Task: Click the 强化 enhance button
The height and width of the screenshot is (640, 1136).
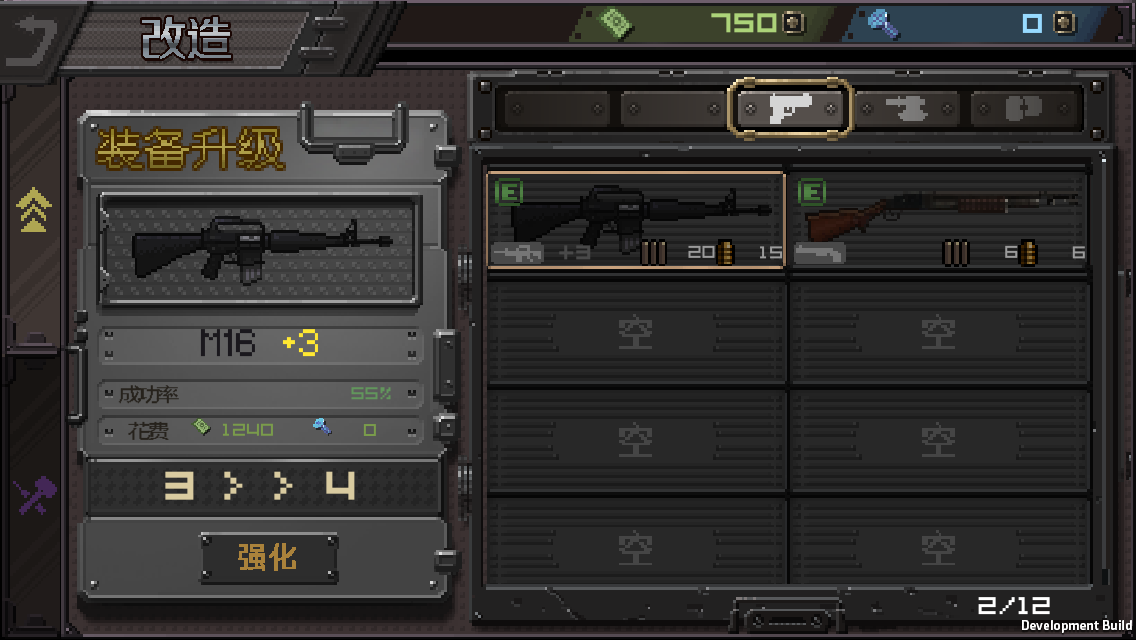Action: click(x=268, y=557)
